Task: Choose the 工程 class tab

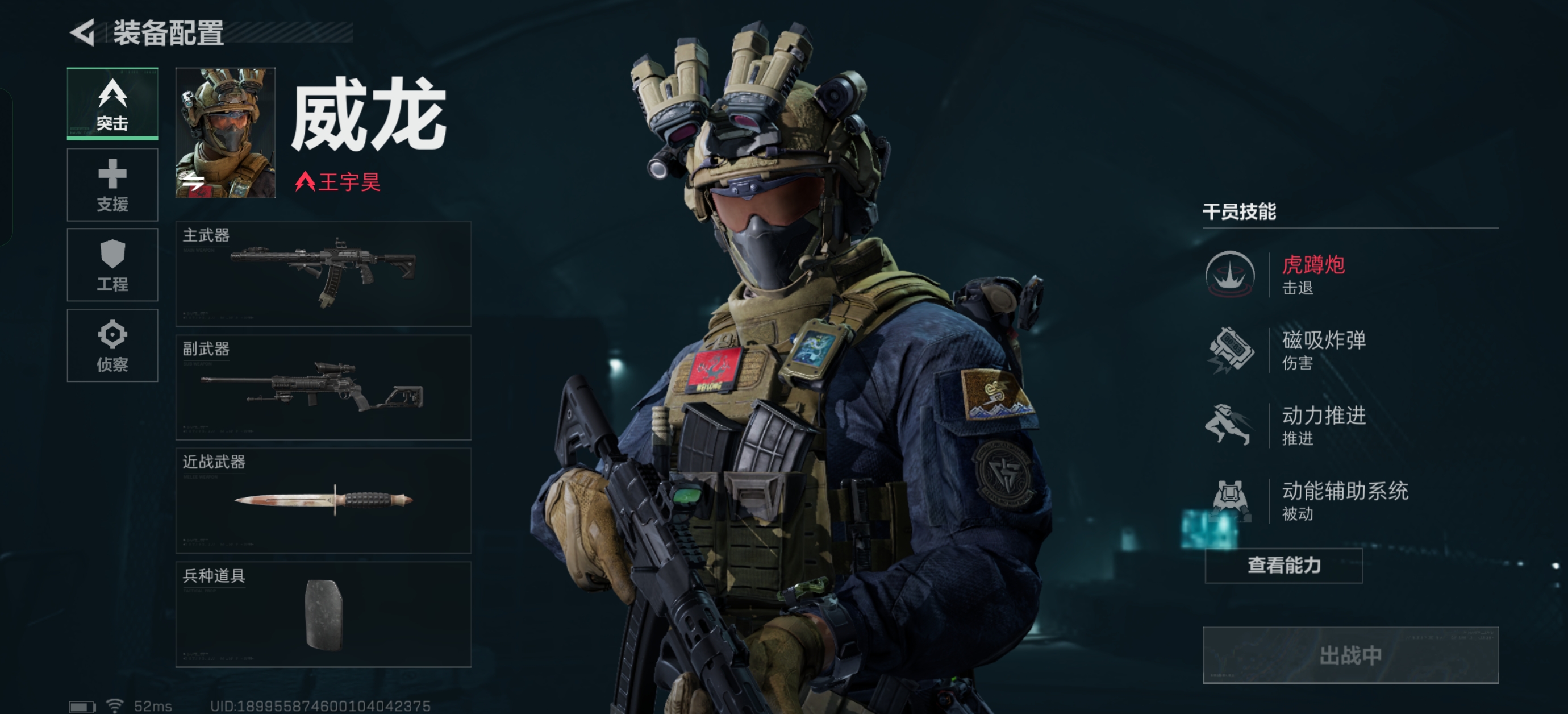Action: (x=112, y=265)
